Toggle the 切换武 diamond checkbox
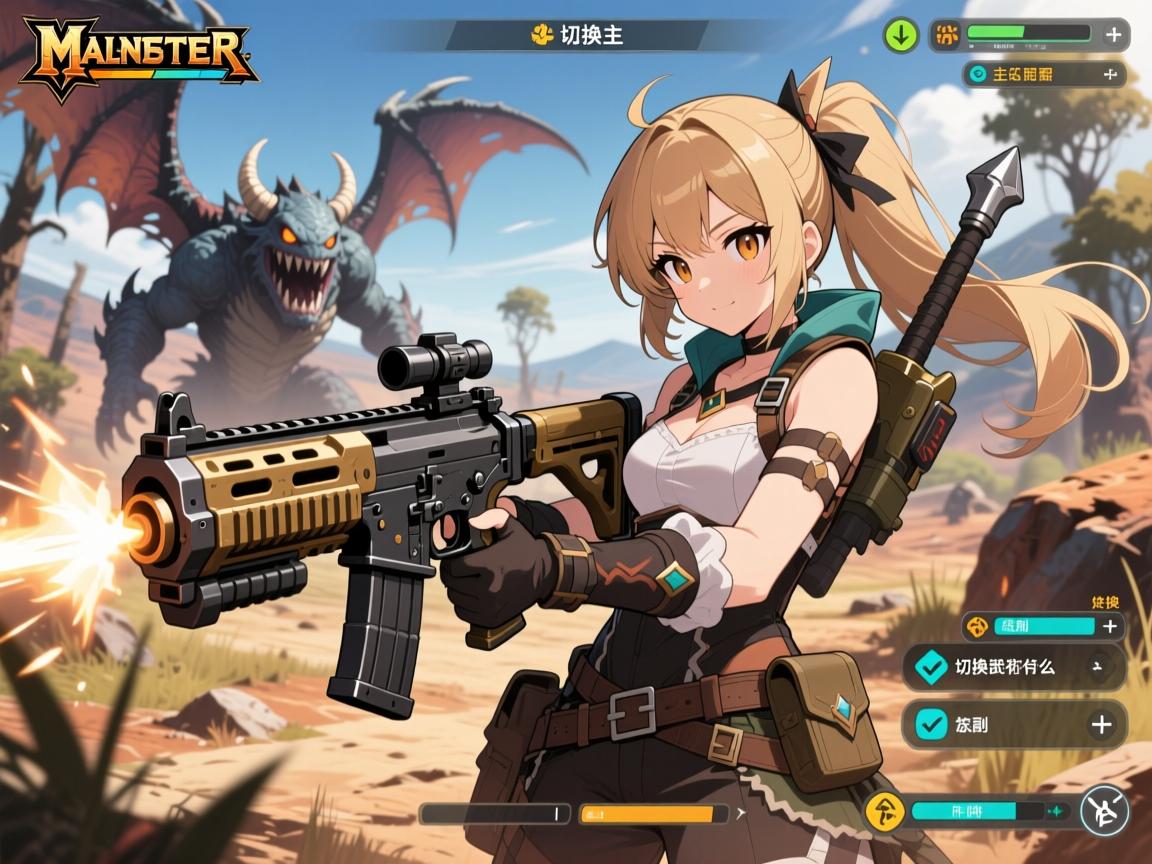The image size is (1152, 864). pyautogui.click(x=931, y=665)
